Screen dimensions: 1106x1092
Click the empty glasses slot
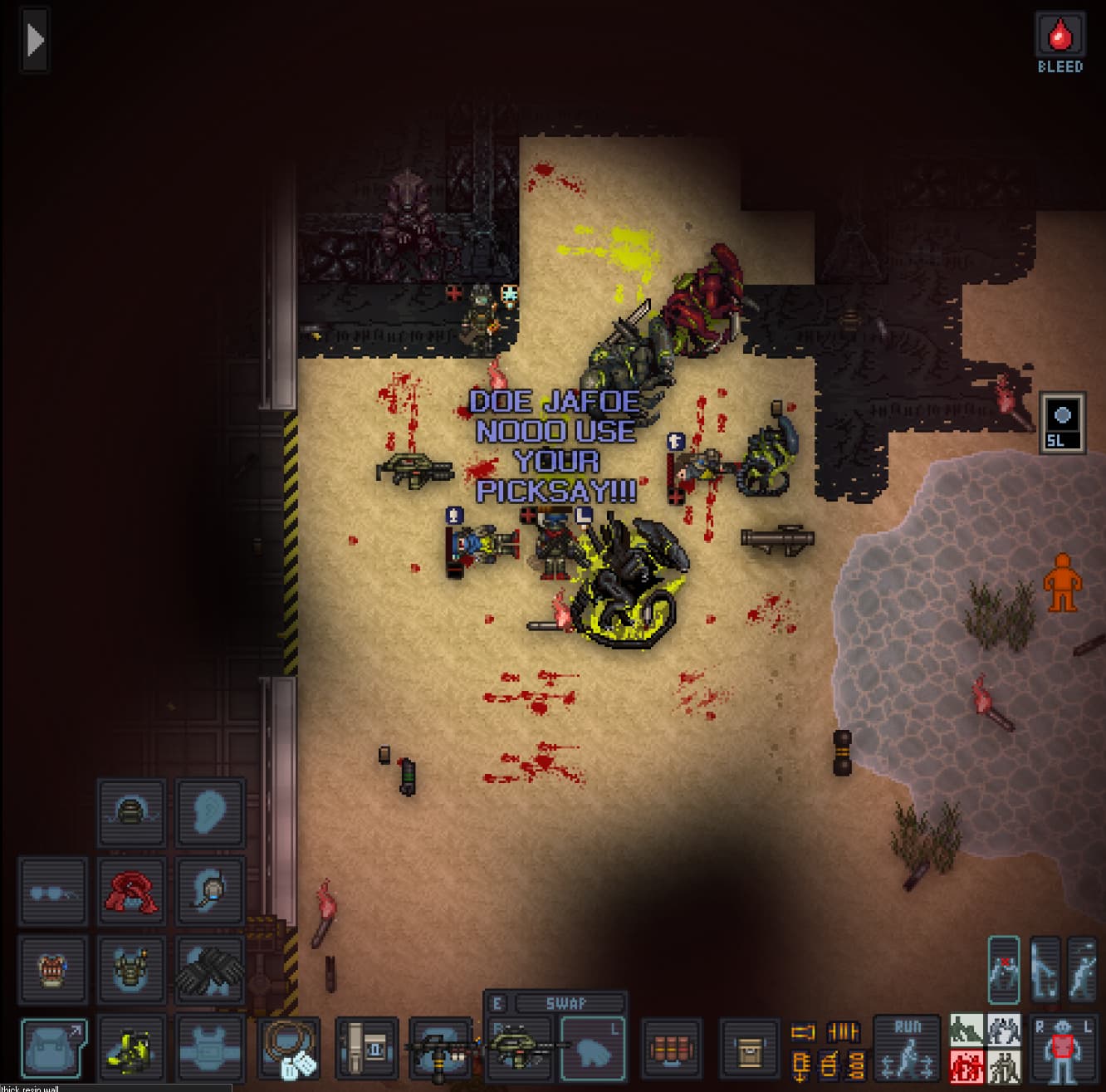tap(52, 890)
